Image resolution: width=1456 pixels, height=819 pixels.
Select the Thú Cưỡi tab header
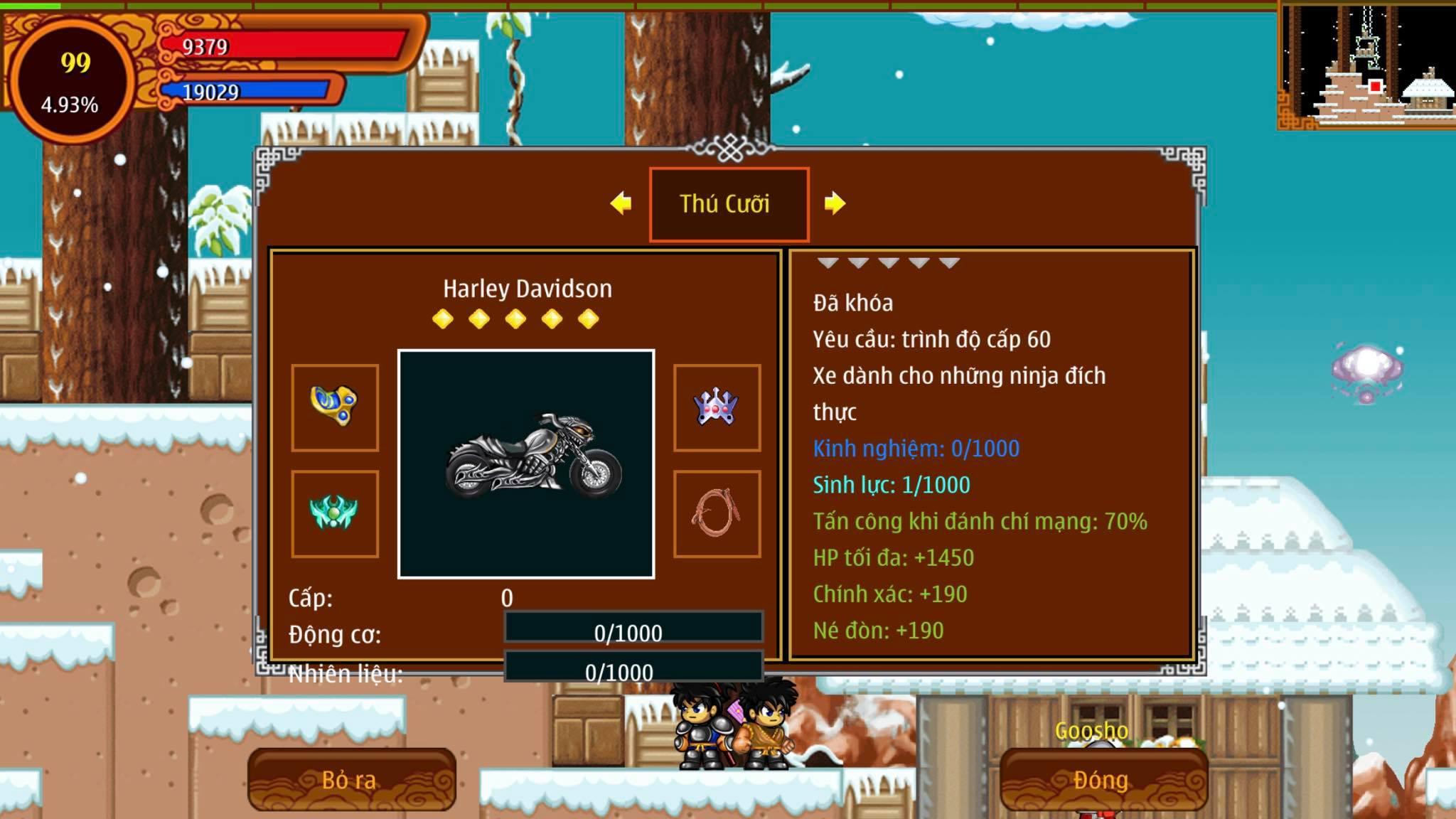click(x=728, y=204)
